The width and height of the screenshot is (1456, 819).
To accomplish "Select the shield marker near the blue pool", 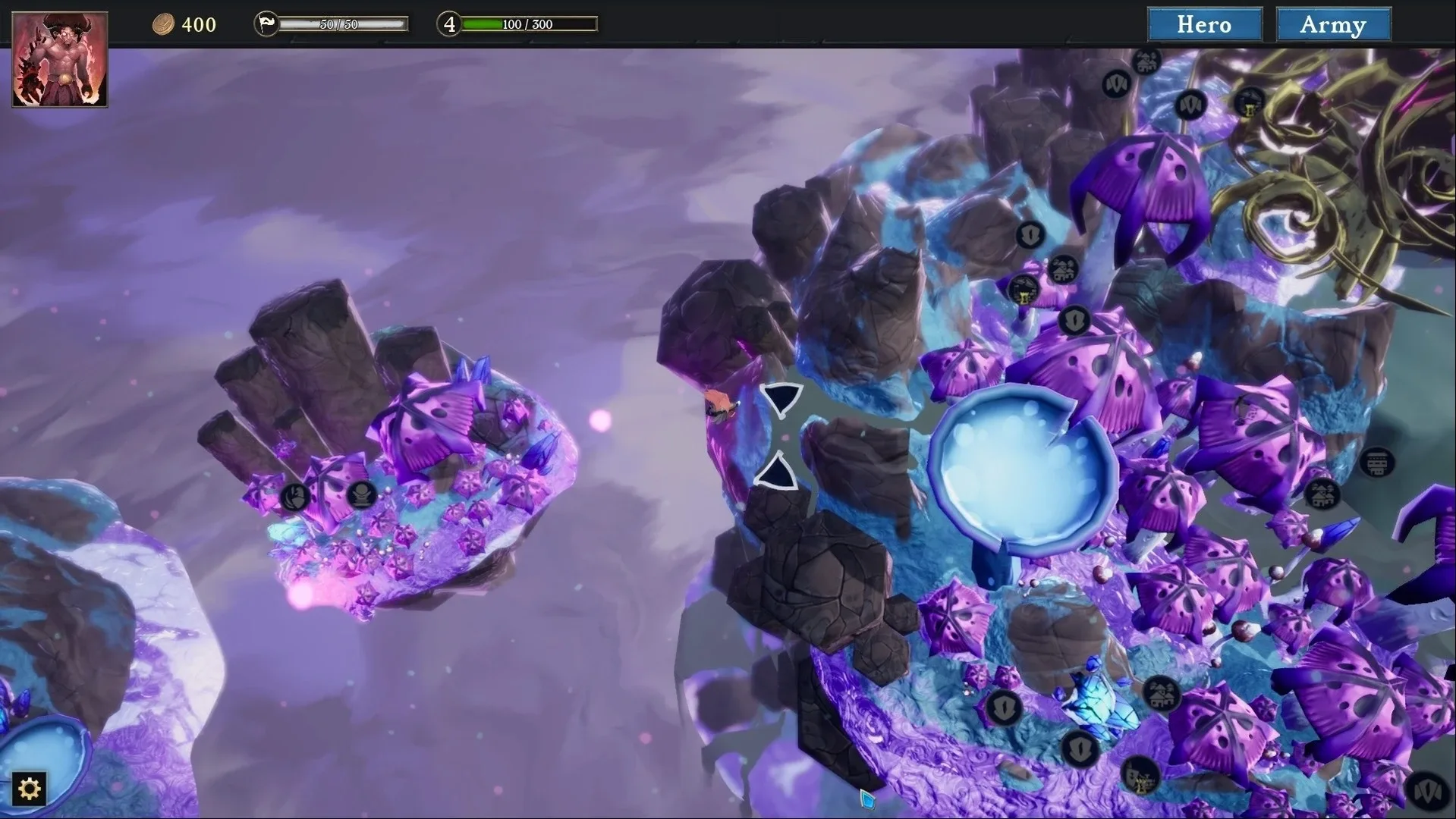I will pos(1075,321).
